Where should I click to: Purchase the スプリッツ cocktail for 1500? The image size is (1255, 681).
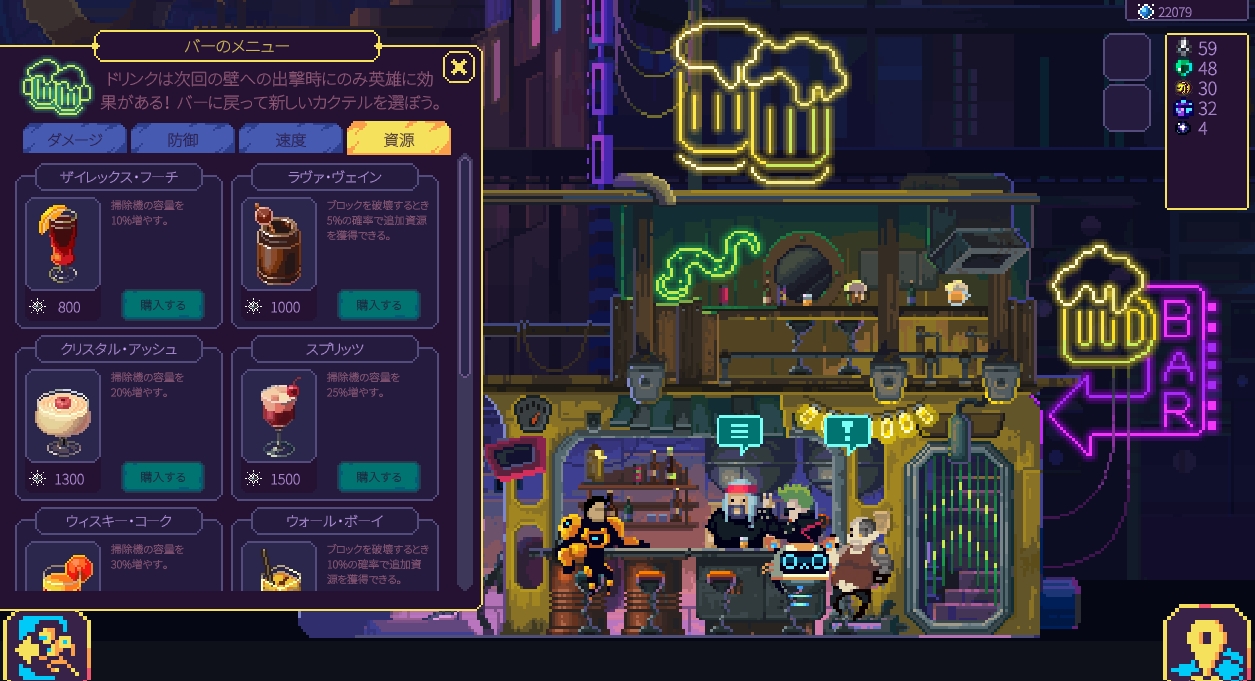point(379,477)
